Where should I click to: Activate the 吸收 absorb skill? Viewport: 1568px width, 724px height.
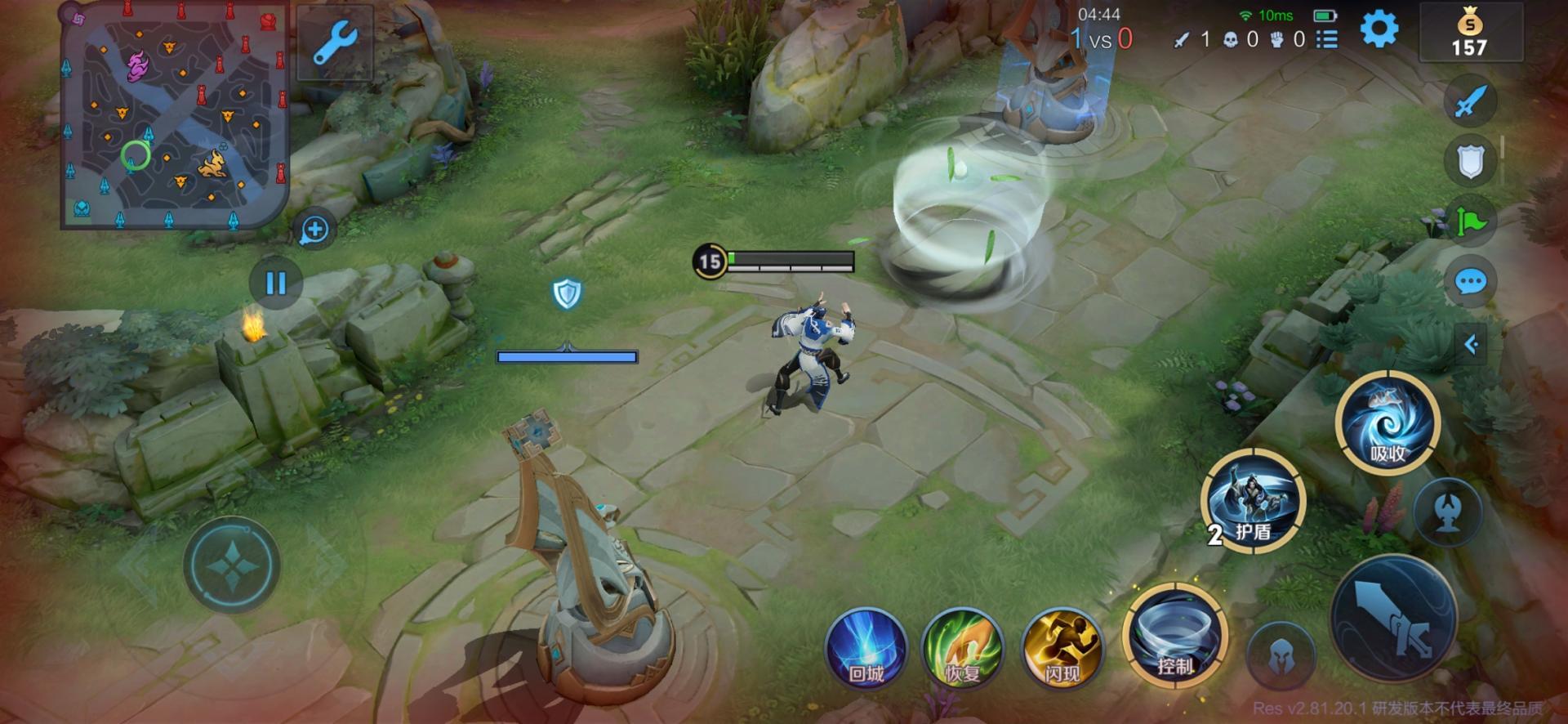tap(1387, 423)
